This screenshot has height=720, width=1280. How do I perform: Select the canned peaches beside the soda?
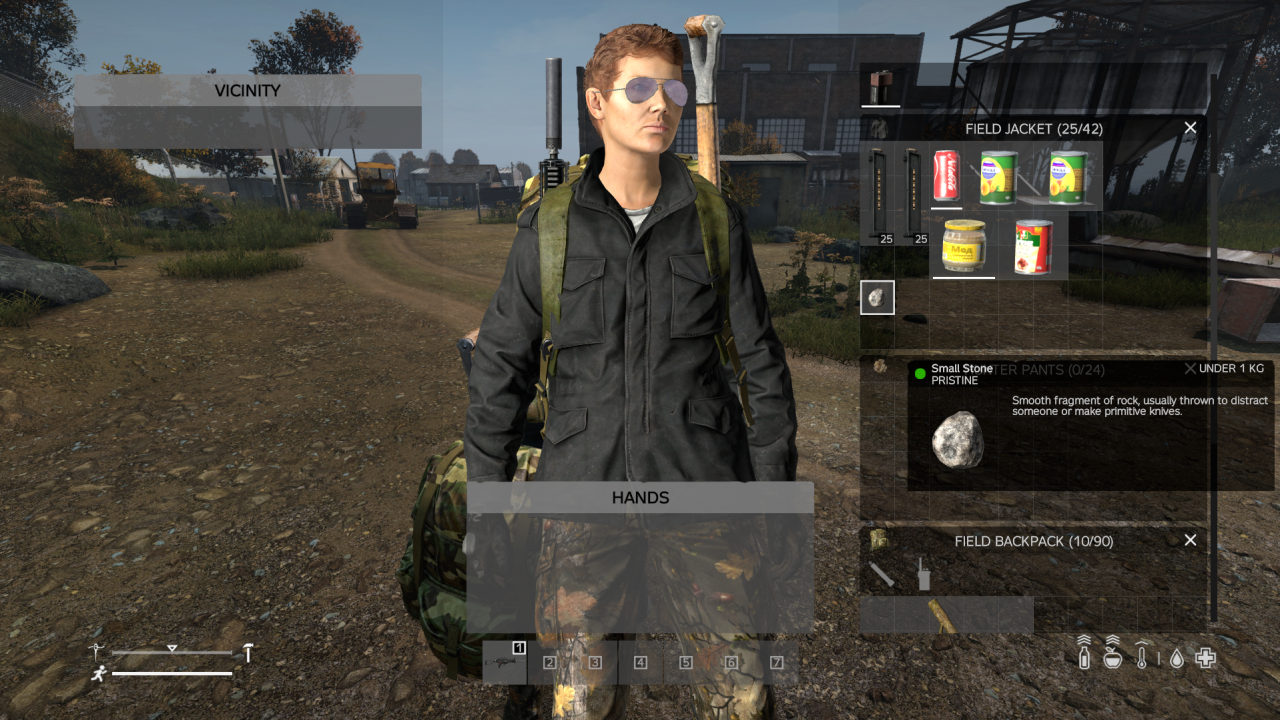point(996,178)
